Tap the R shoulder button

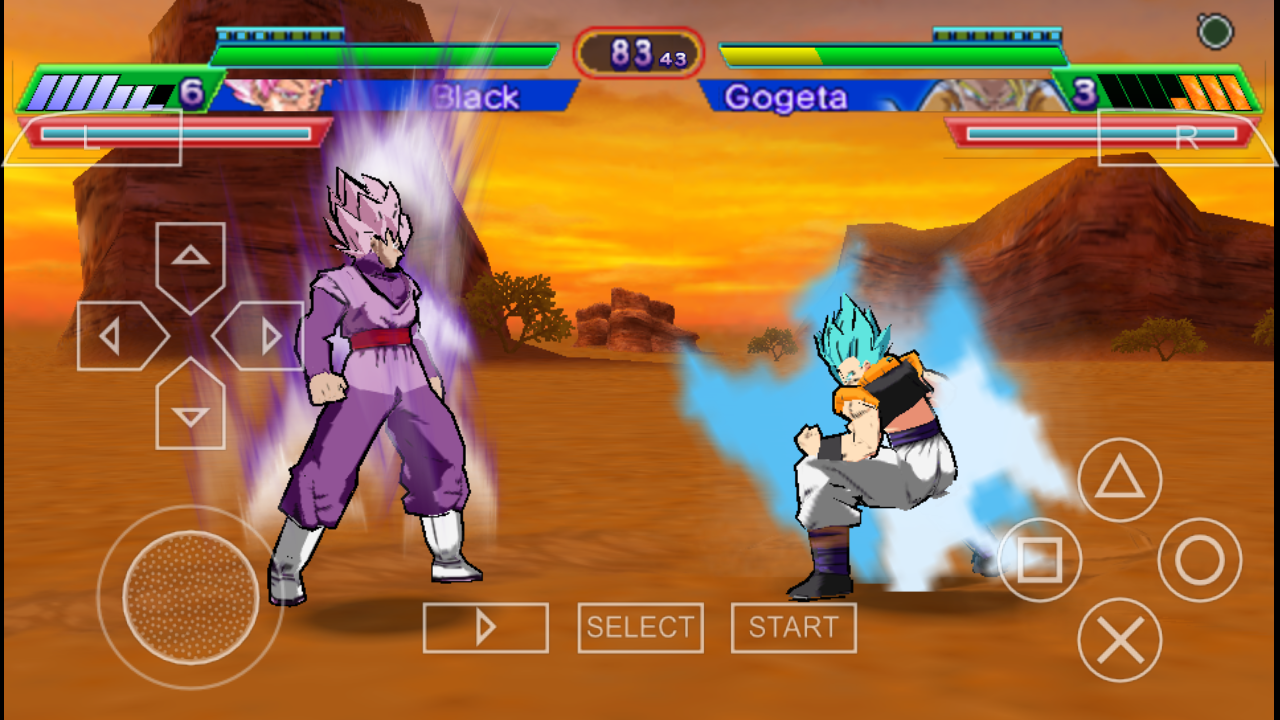click(x=1186, y=138)
